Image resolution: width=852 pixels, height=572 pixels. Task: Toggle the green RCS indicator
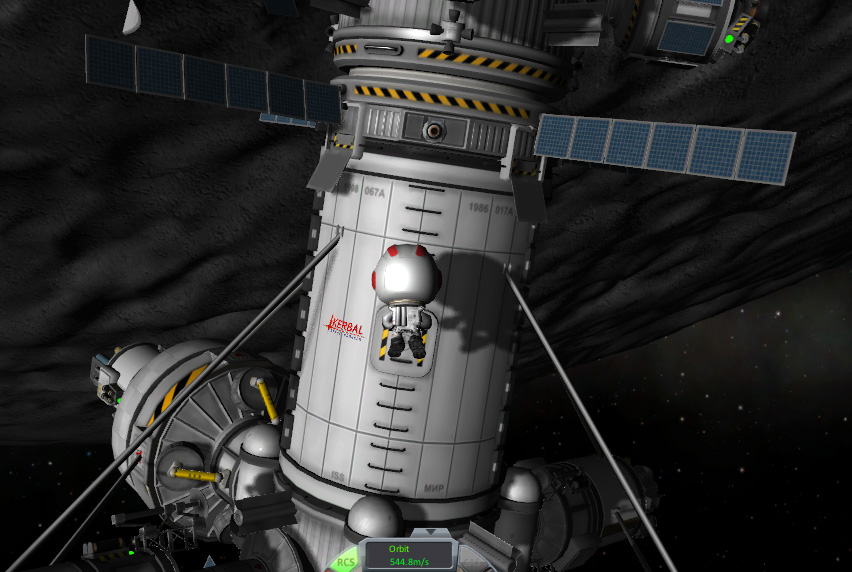[345, 562]
